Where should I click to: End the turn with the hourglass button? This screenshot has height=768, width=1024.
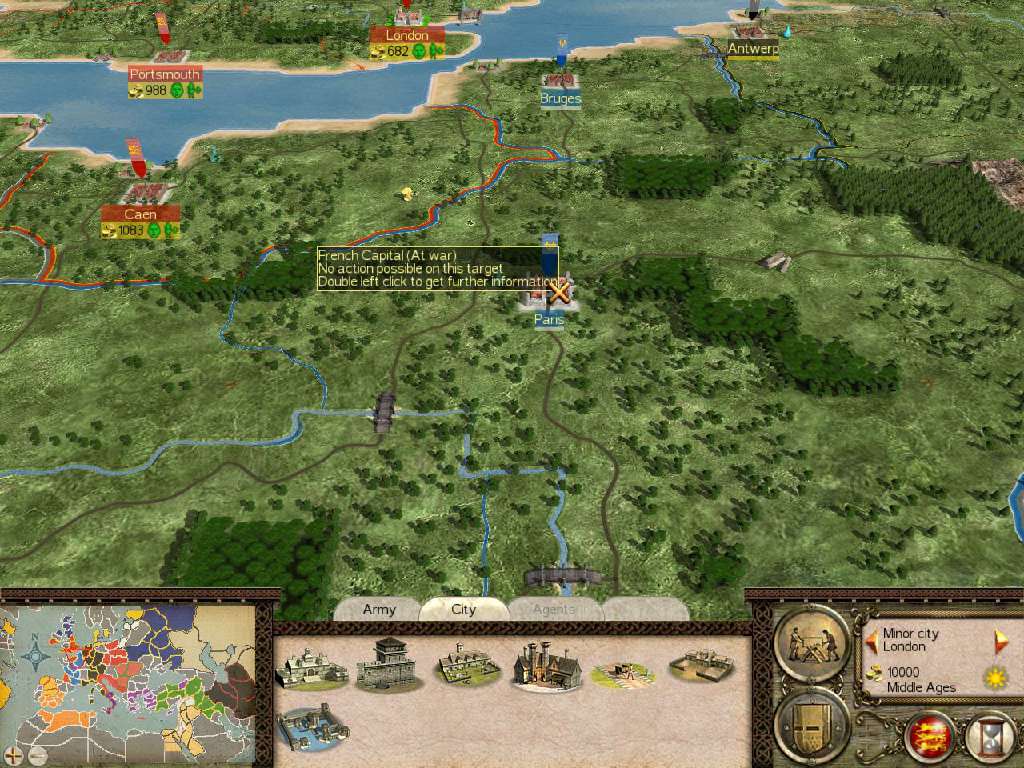point(989,737)
